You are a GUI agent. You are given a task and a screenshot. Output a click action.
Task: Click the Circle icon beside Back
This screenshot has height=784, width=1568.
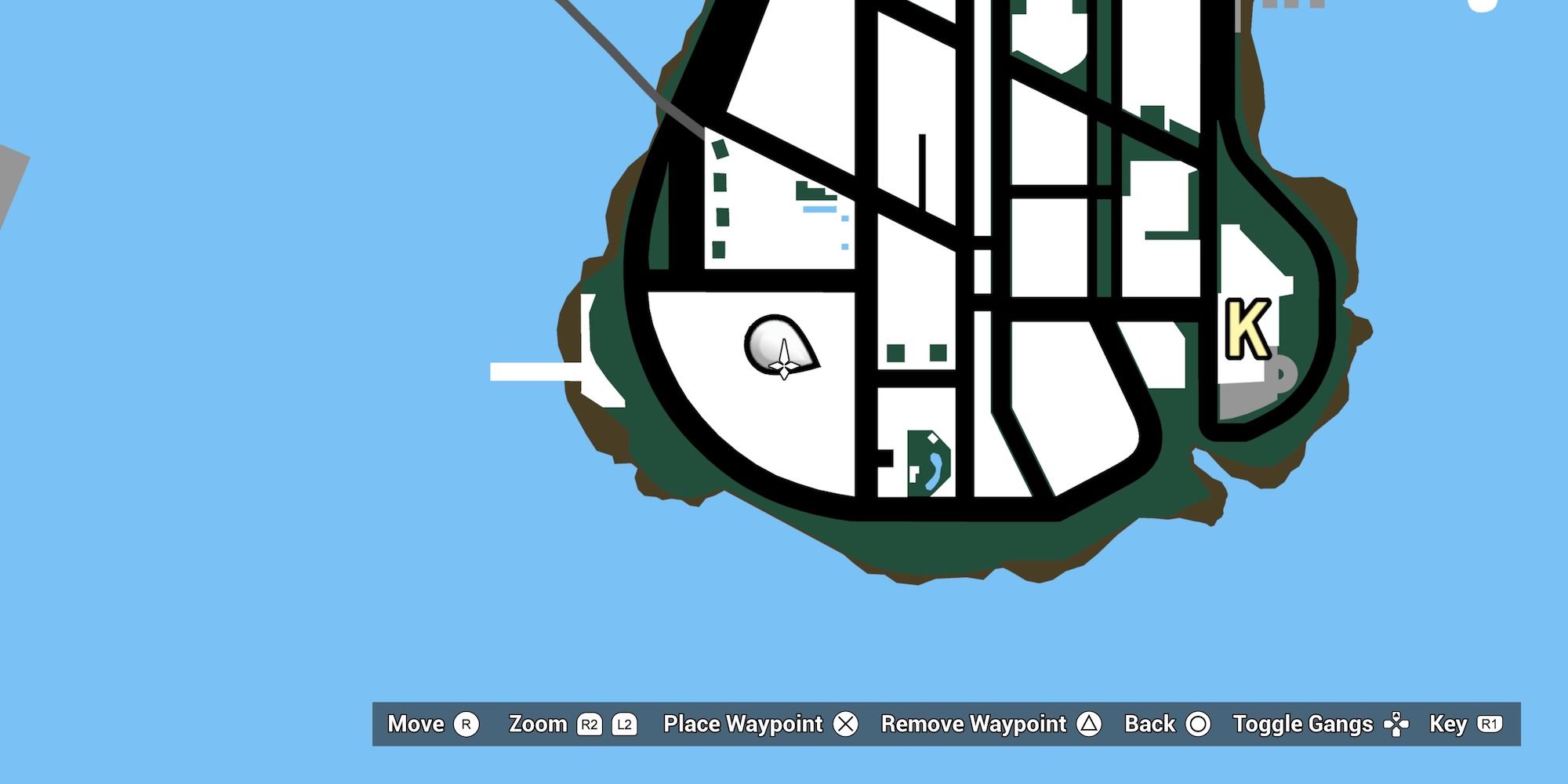coord(1198,724)
